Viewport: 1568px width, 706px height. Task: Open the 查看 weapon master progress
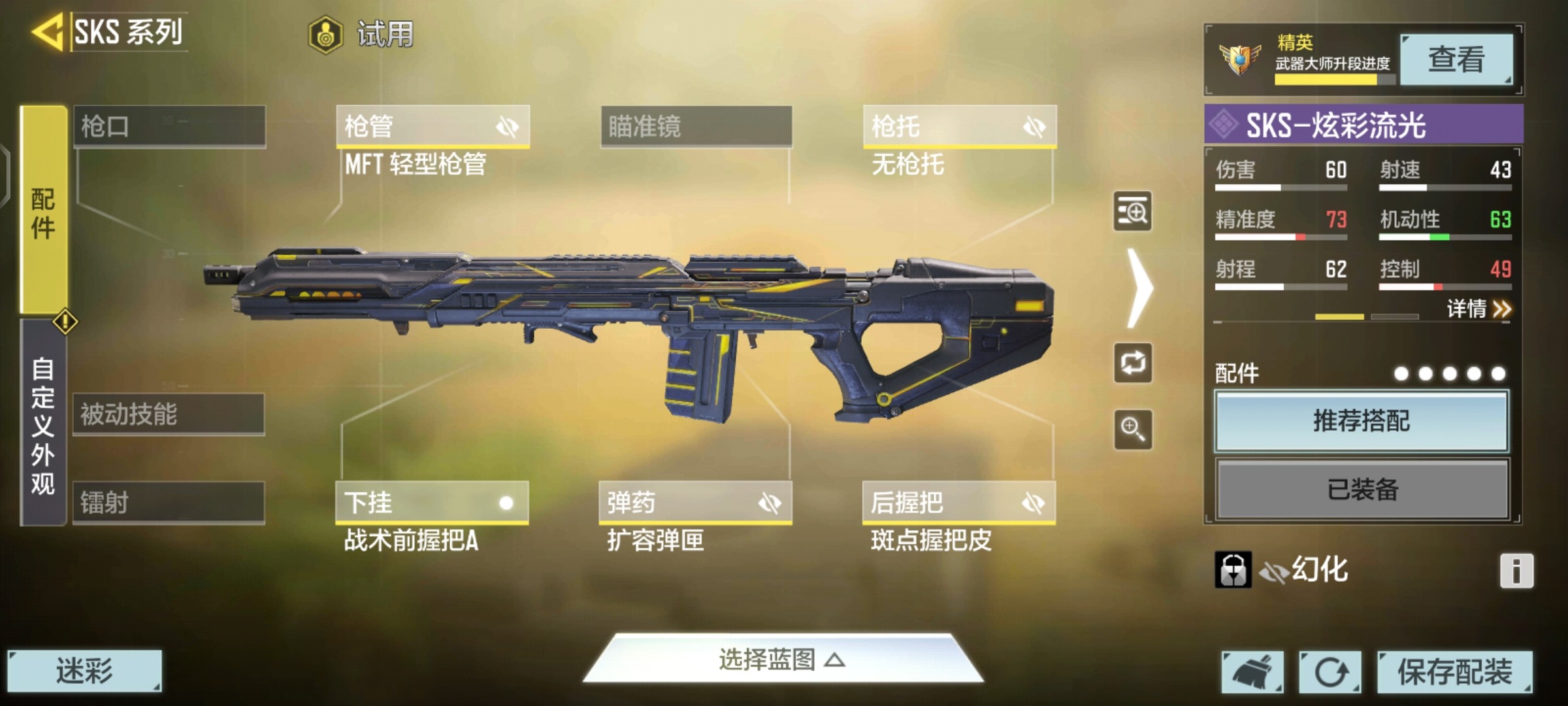1456,60
